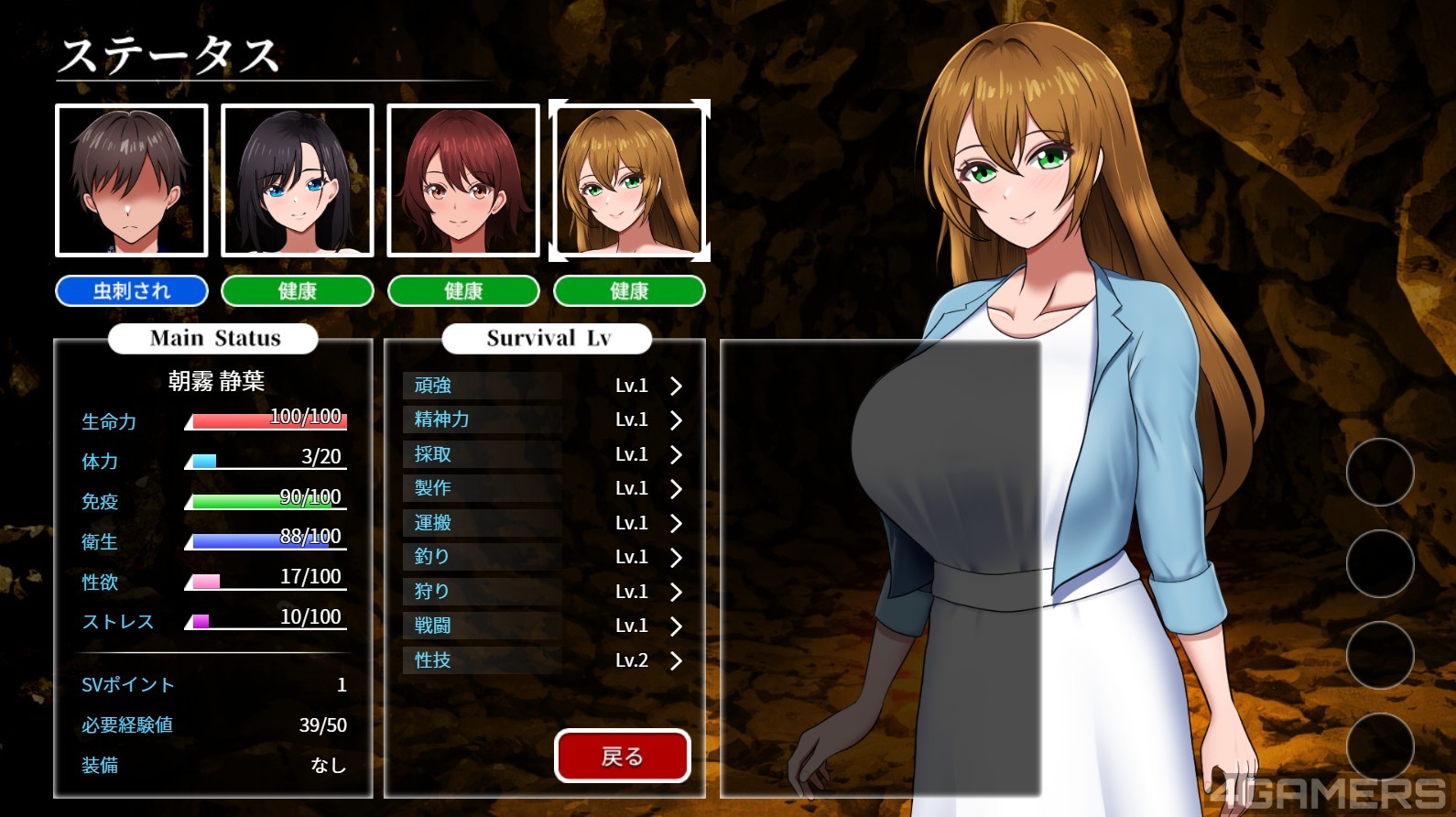Open the 性技 Lv.2 skill row
The height and width of the screenshot is (817, 1456).
pyautogui.click(x=545, y=660)
